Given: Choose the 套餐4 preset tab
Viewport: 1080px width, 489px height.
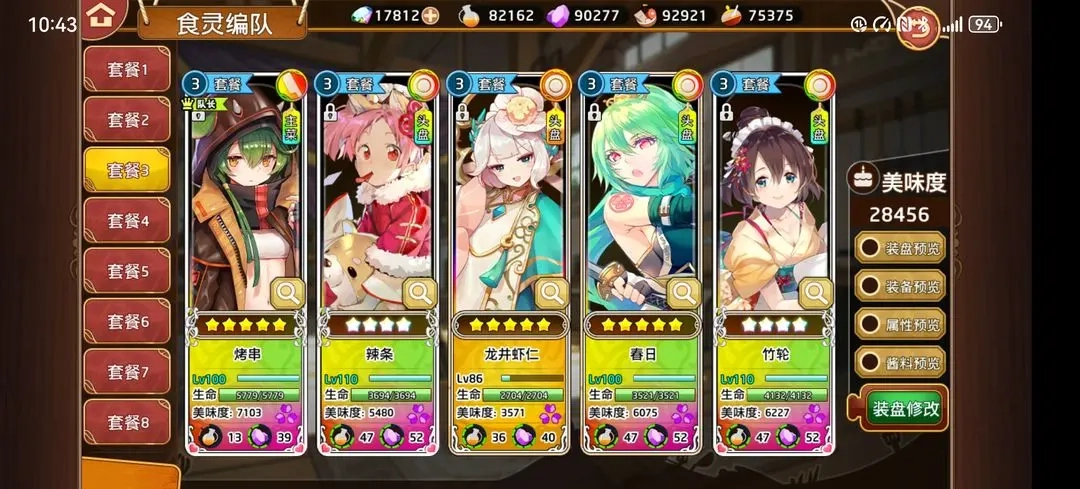Looking at the screenshot, I should [x=127, y=220].
